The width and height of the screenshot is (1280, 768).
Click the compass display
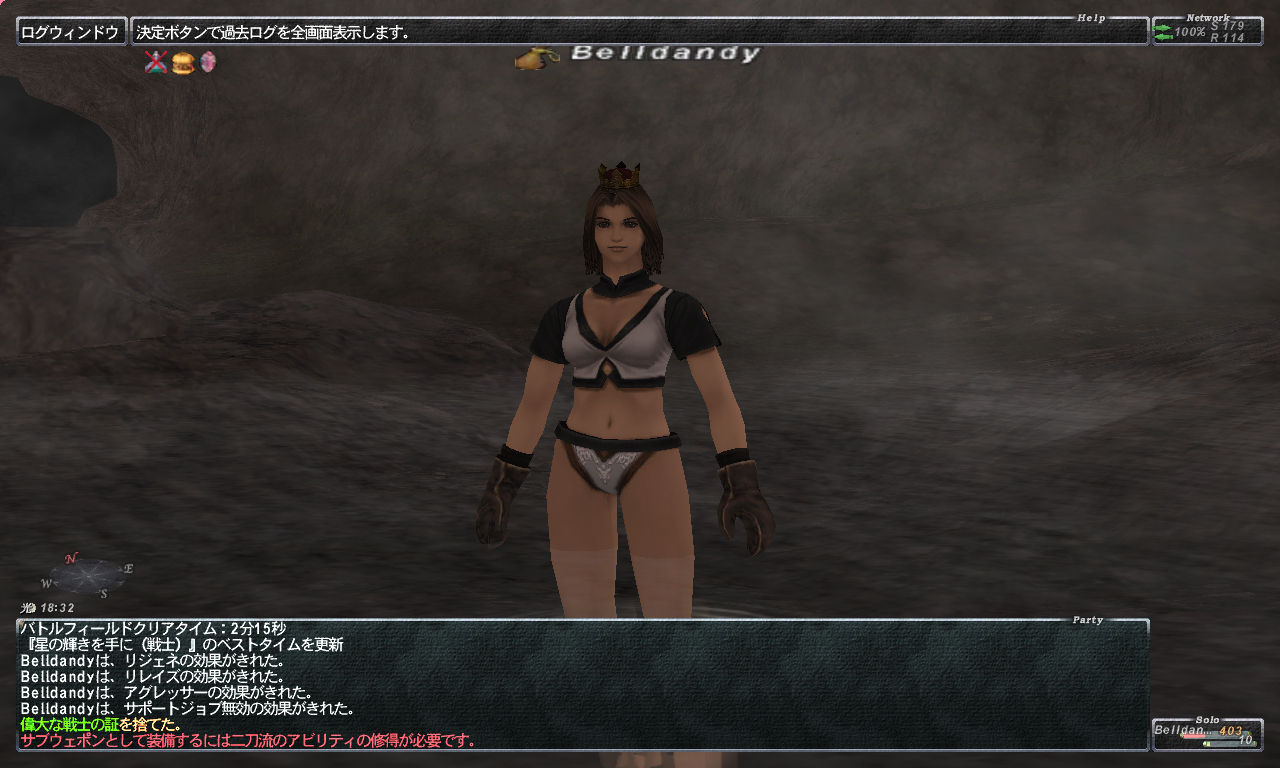[88, 575]
